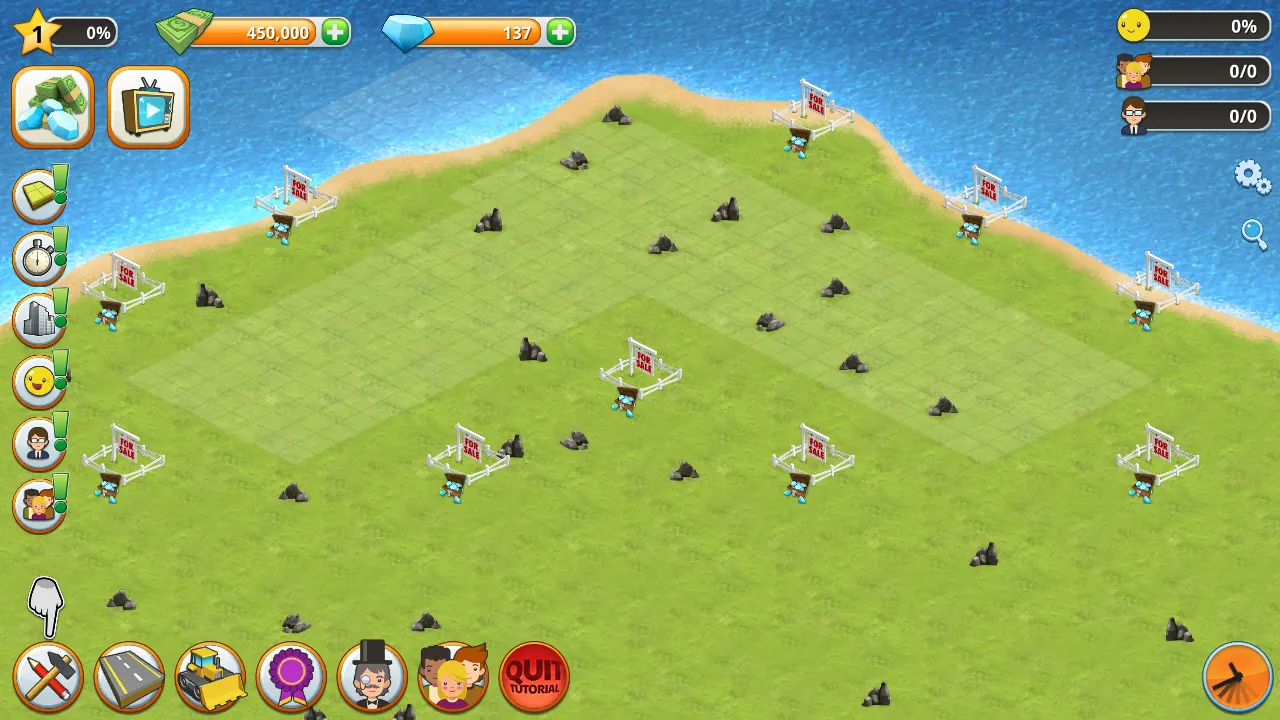The height and width of the screenshot is (720, 1280).
Task: Activate the magnifier zoom tool
Action: 1255,234
